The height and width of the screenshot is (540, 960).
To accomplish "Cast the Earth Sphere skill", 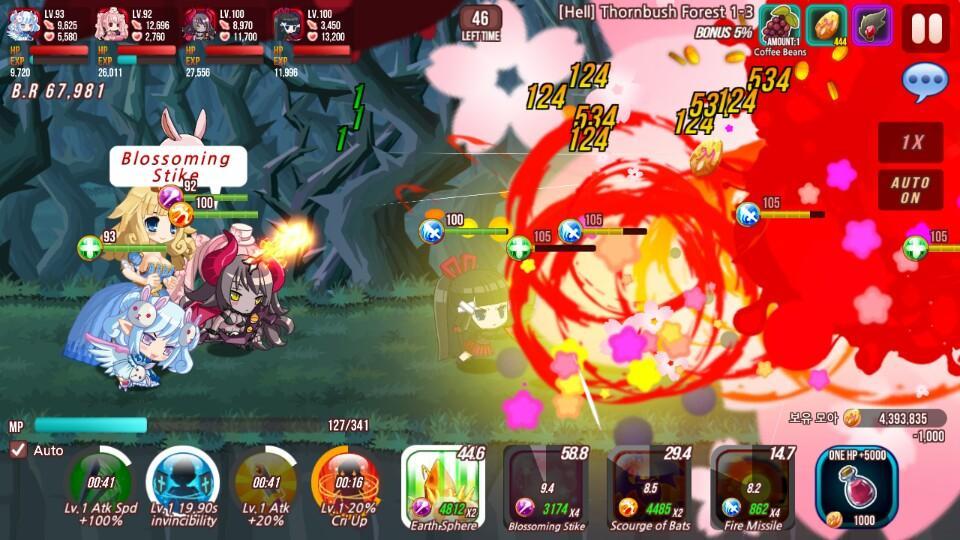I will pos(443,488).
